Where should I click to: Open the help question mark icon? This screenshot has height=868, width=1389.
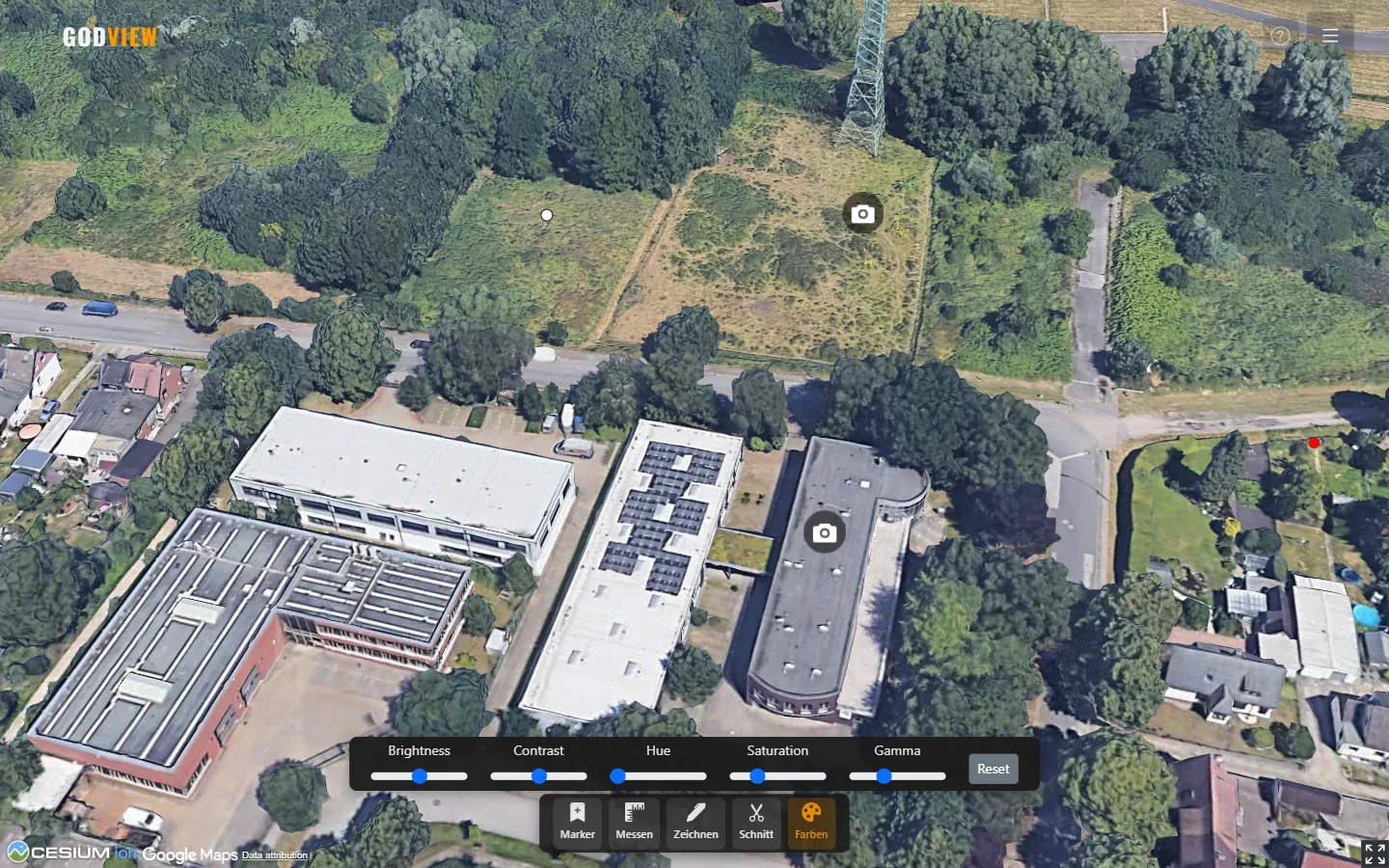click(1280, 35)
